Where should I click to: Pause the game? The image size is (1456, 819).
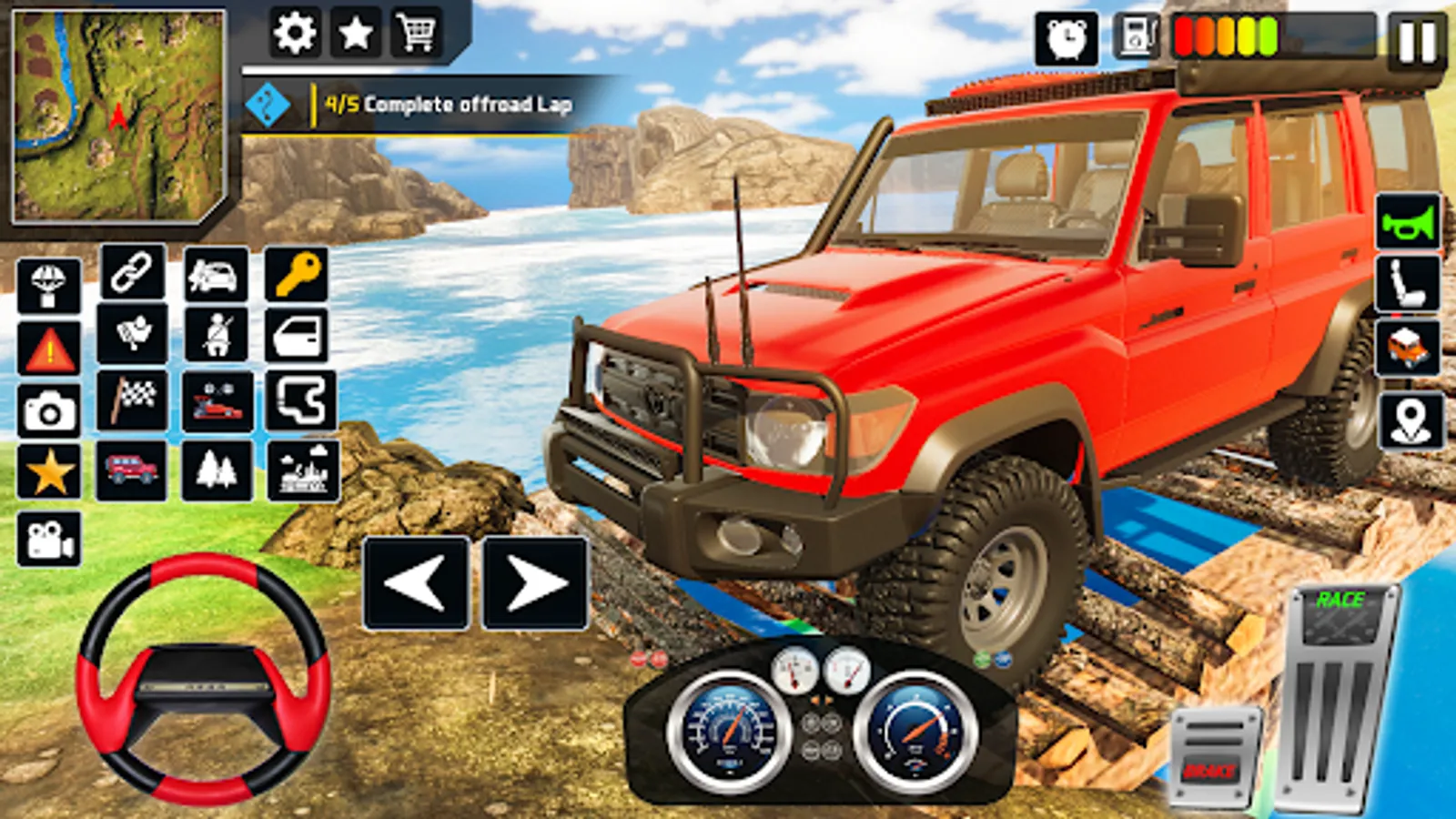pyautogui.click(x=1417, y=41)
